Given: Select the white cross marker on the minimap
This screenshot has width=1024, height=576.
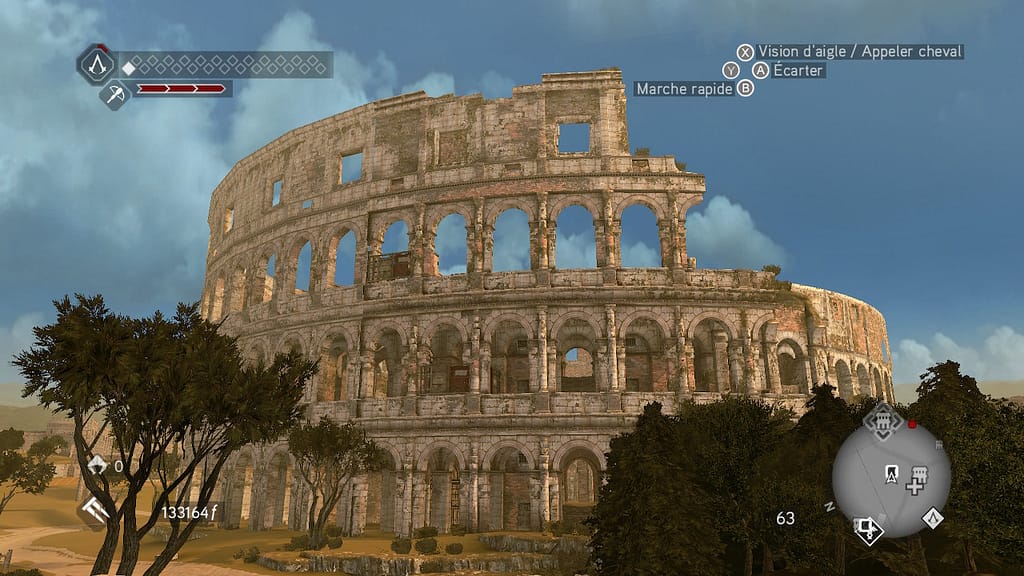Looking at the screenshot, I should coord(913,486).
